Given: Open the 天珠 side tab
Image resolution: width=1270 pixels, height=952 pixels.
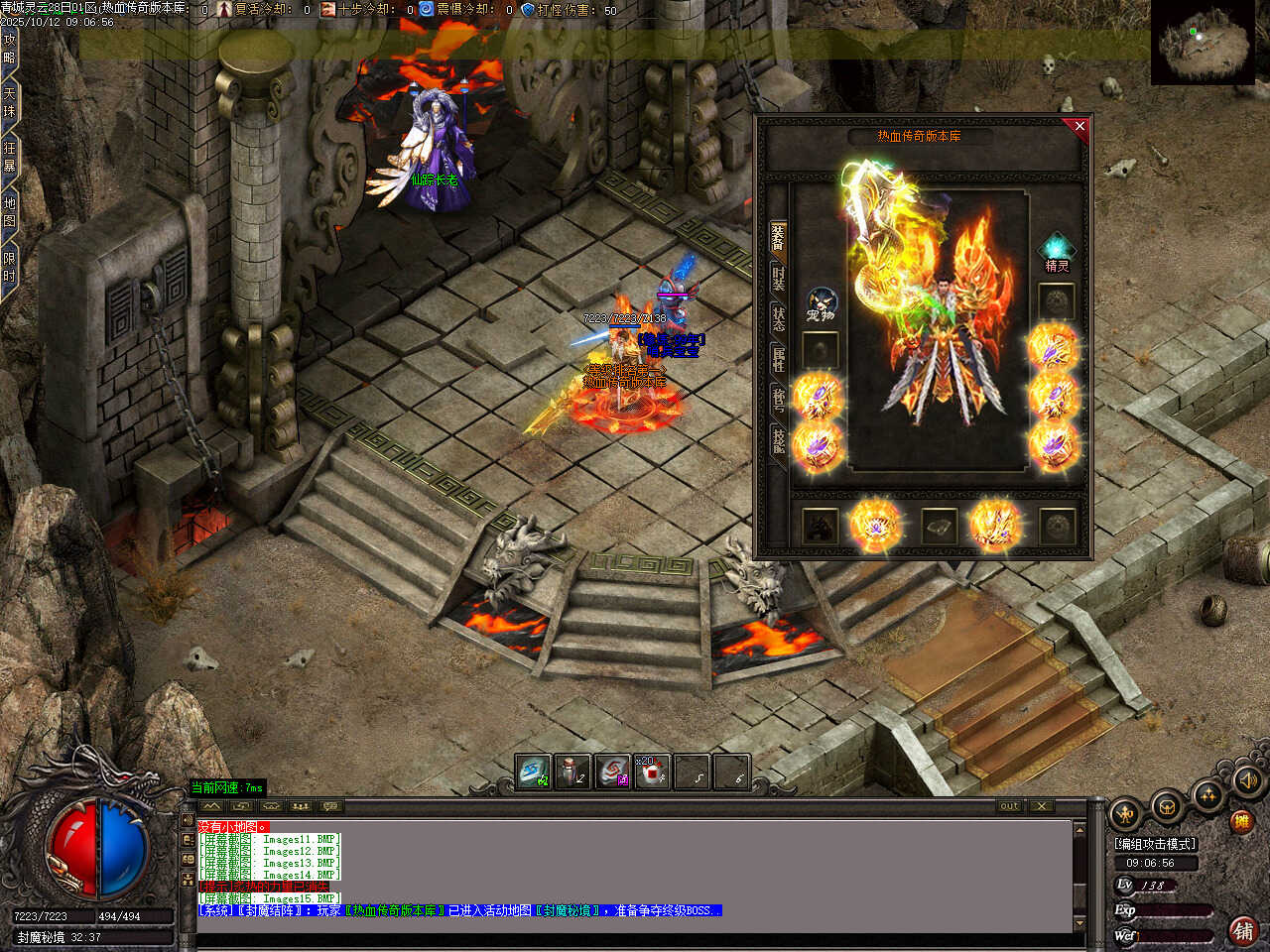Looking at the screenshot, I should tap(10, 103).
